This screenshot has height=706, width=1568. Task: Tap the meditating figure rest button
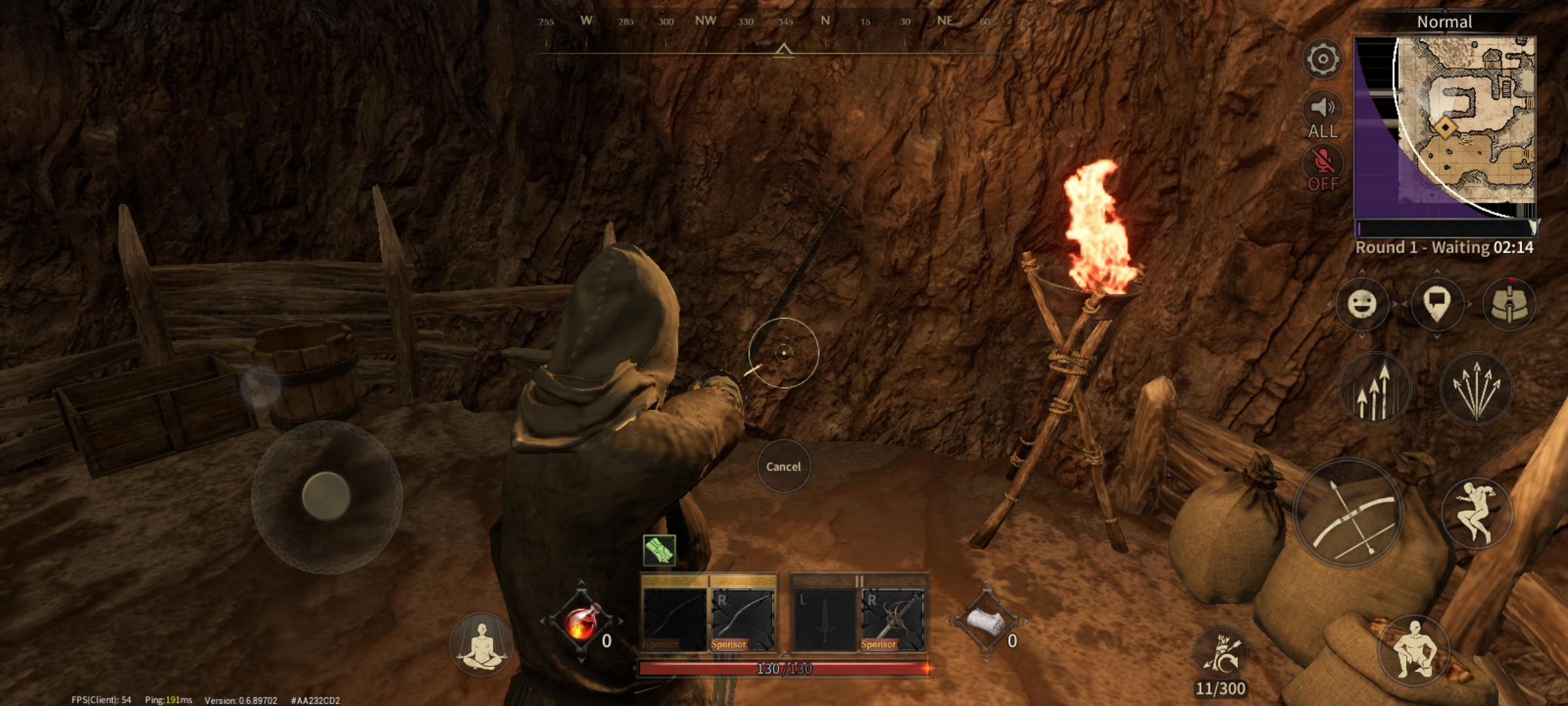482,644
